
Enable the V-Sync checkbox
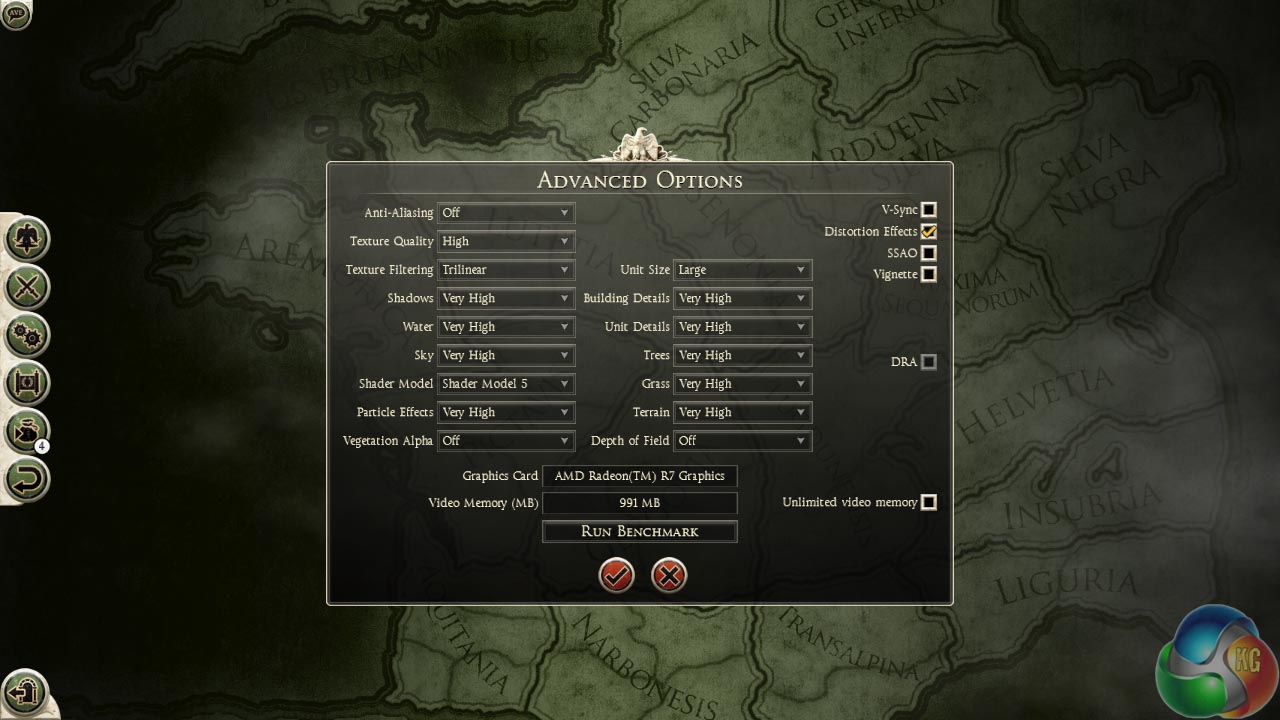click(929, 210)
